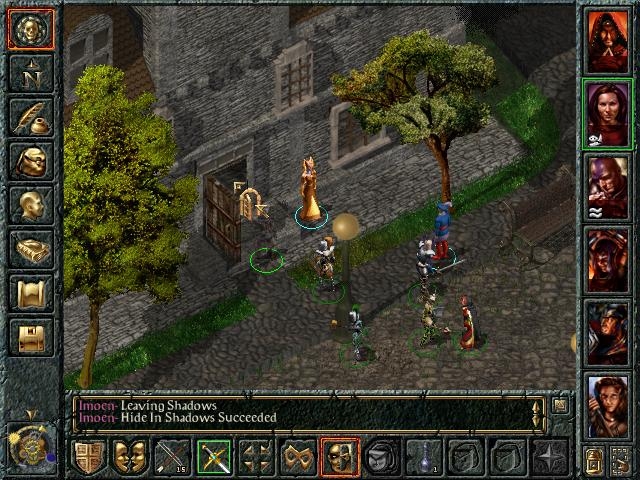640x480 pixels.
Task: Equip the arrow weapon slot showing 16
Action: click(x=173, y=458)
